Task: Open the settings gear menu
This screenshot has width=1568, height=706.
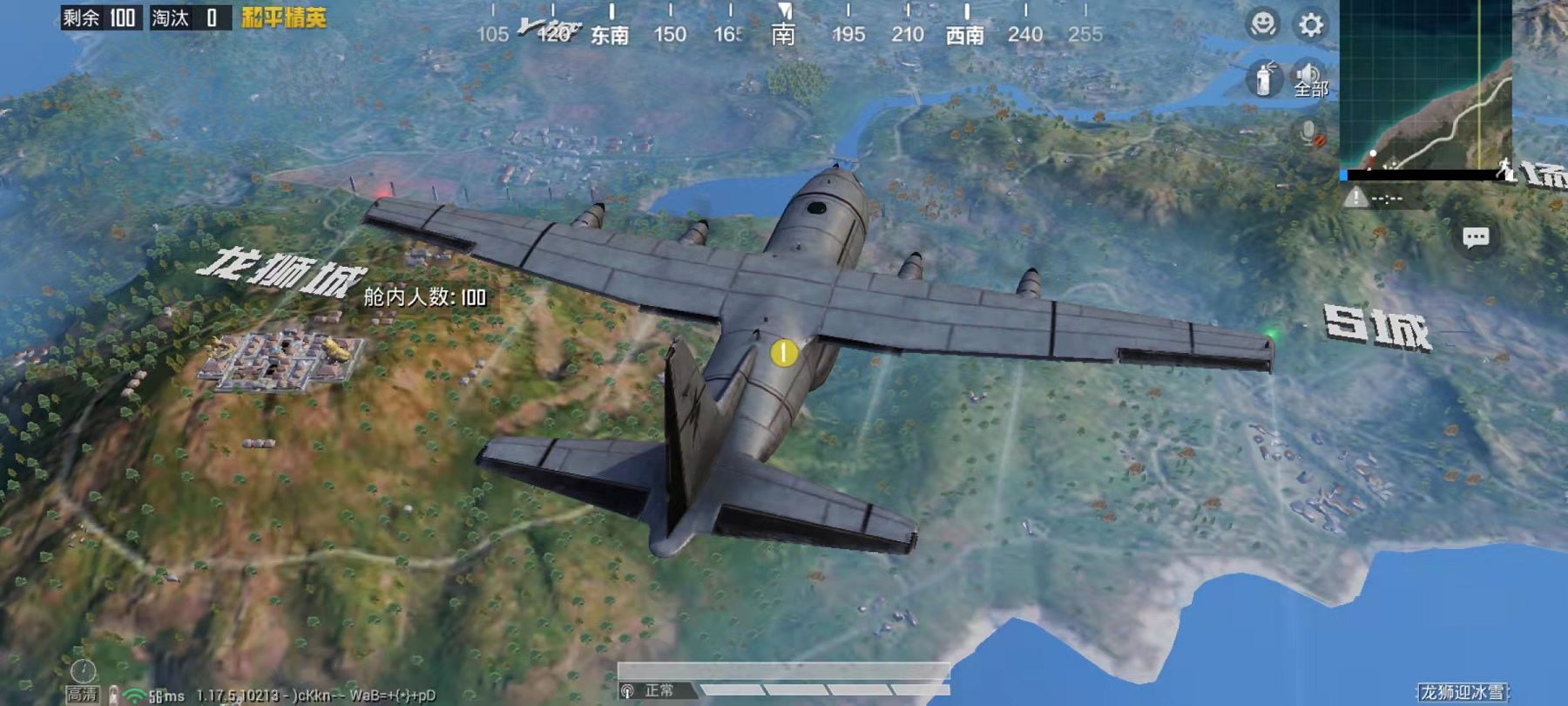Action: [x=1310, y=24]
